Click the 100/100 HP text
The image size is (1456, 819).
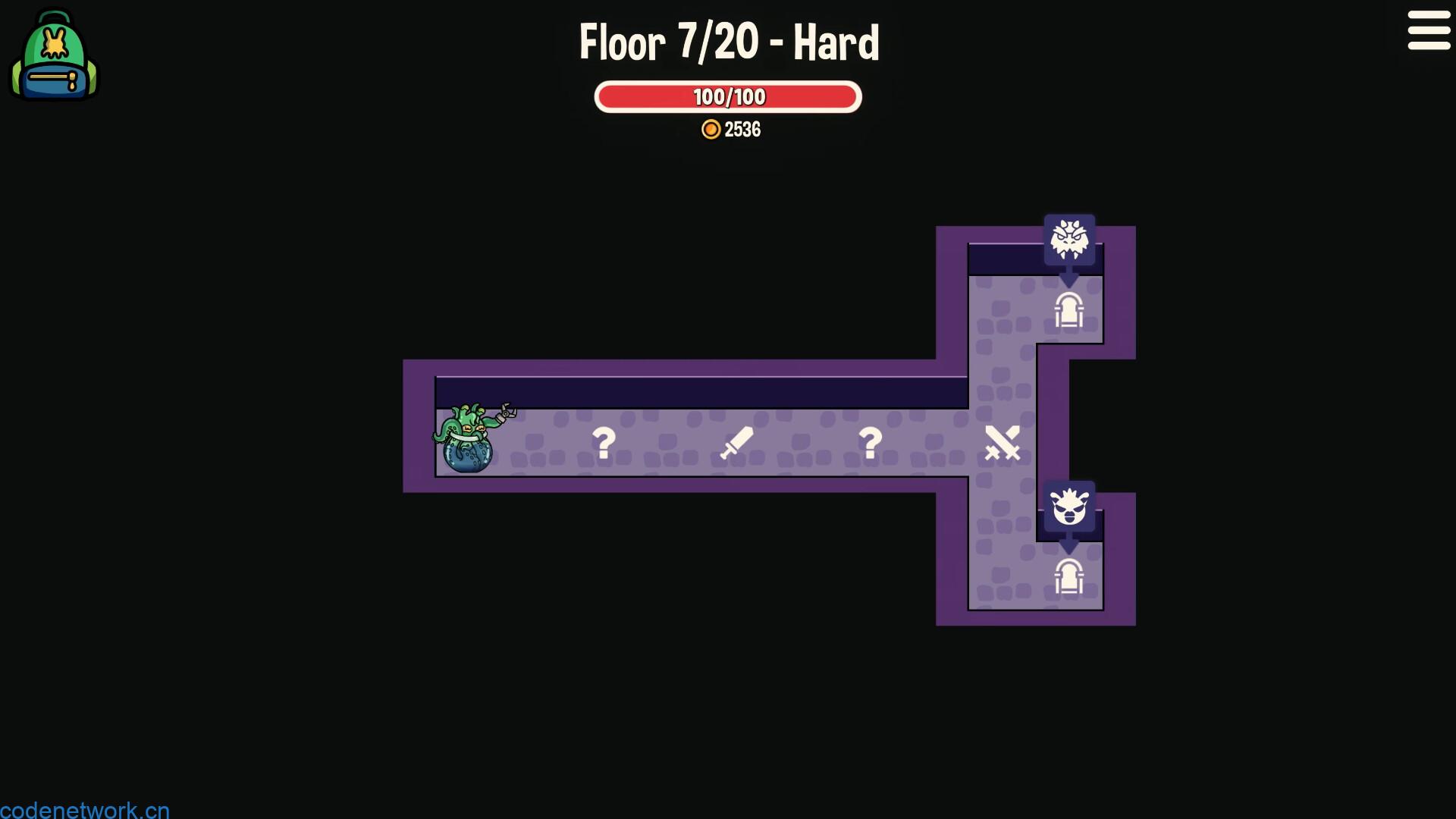click(x=727, y=96)
